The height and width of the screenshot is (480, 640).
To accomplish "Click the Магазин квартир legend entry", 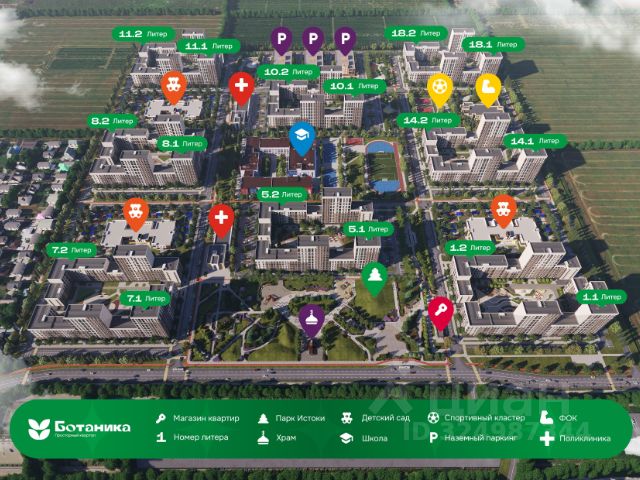I will (x=200, y=418).
